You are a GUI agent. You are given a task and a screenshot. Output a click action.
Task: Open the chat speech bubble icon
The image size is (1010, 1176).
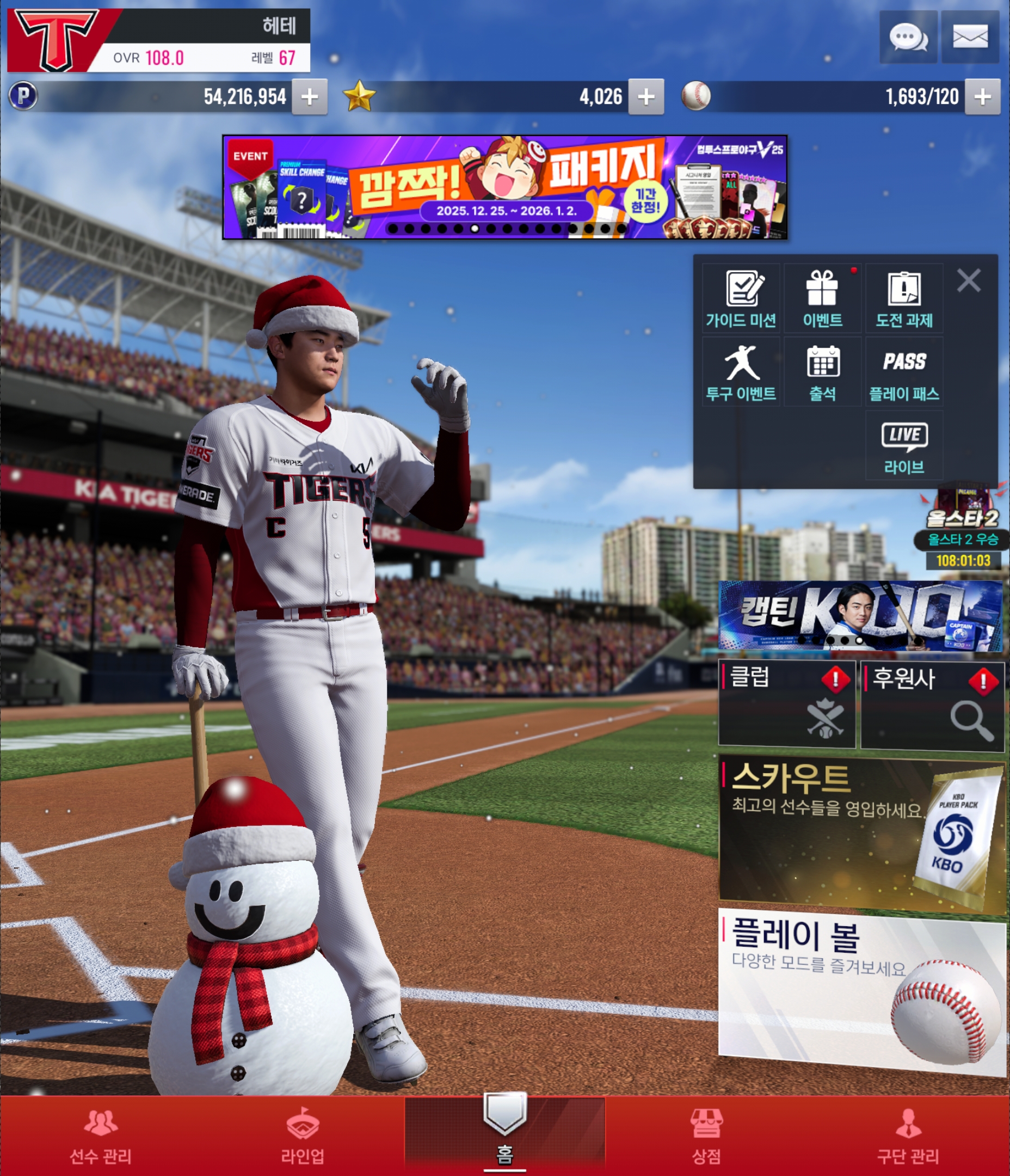[x=908, y=38]
